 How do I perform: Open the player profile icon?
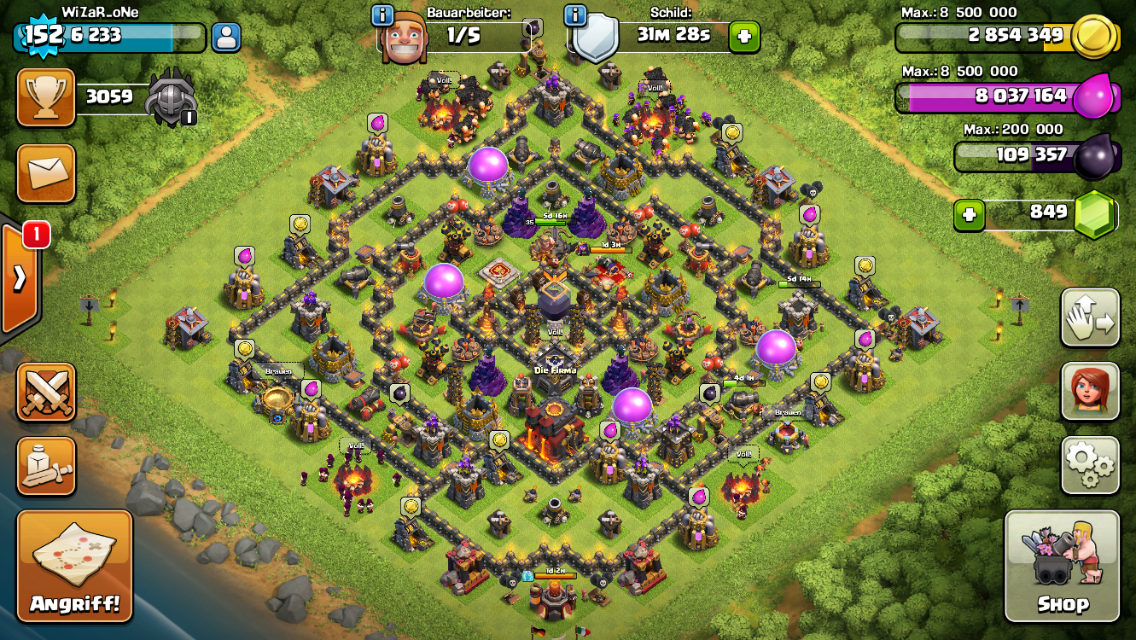226,38
